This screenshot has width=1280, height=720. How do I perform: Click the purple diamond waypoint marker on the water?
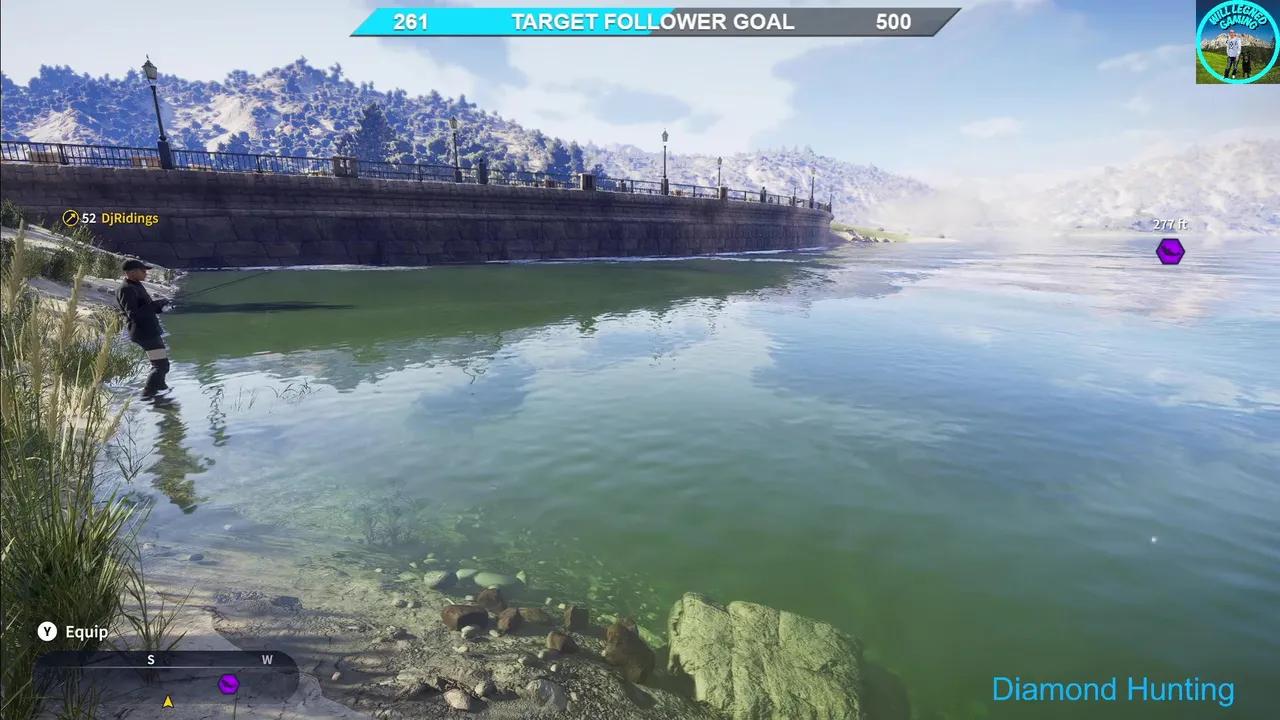1169,252
